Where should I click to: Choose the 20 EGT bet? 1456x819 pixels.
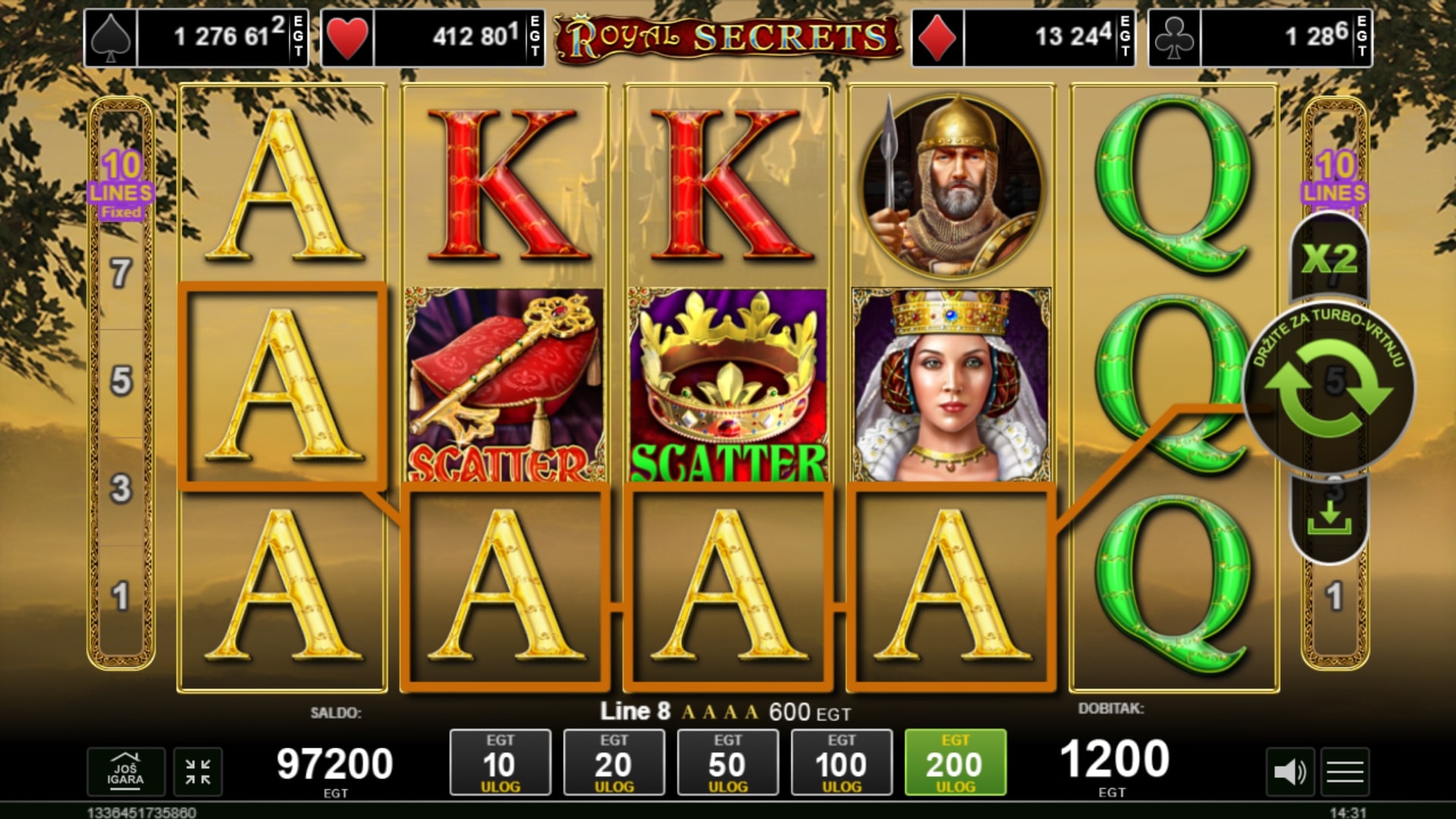point(614,763)
